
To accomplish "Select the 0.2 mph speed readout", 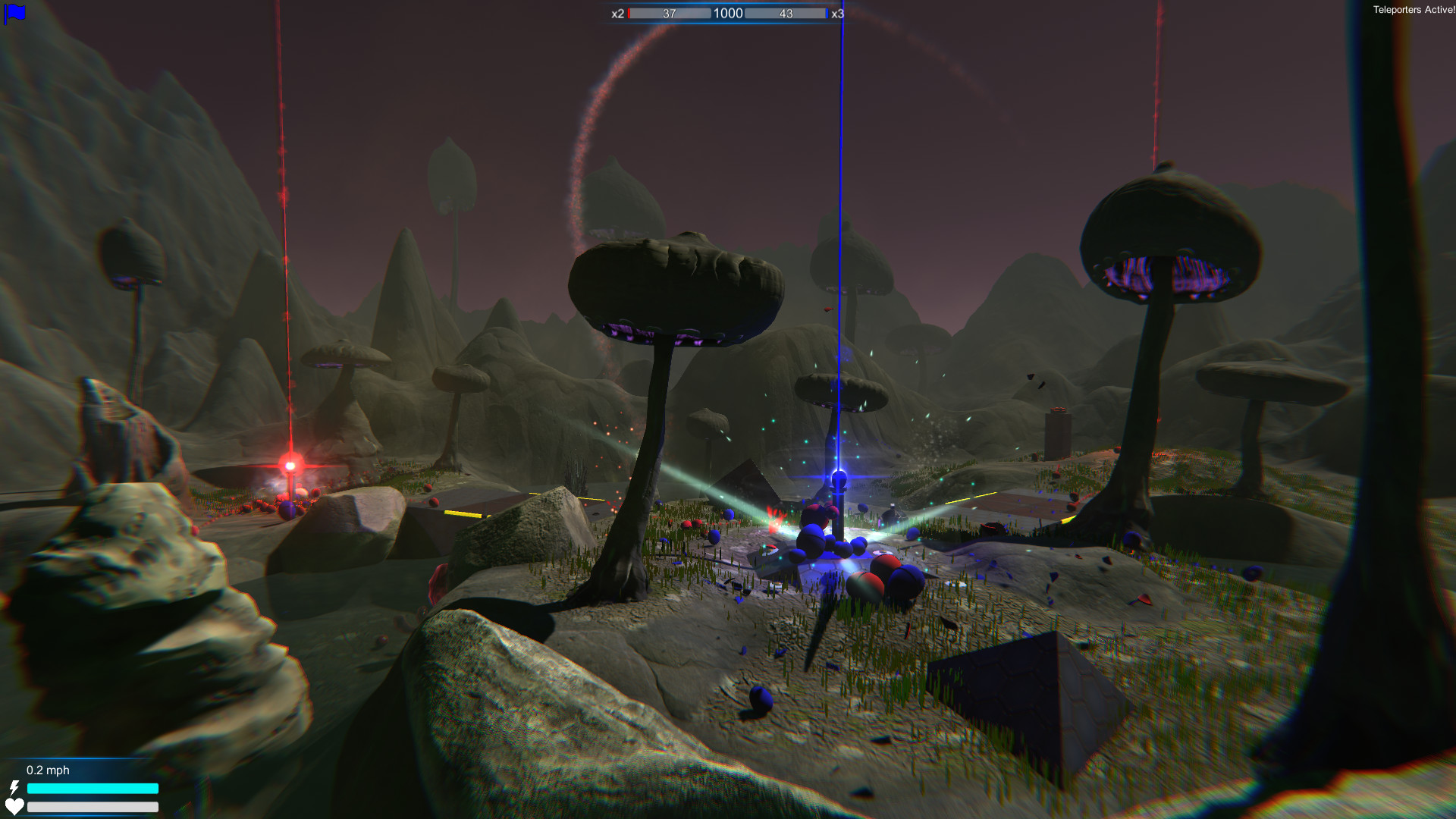I will (x=47, y=770).
